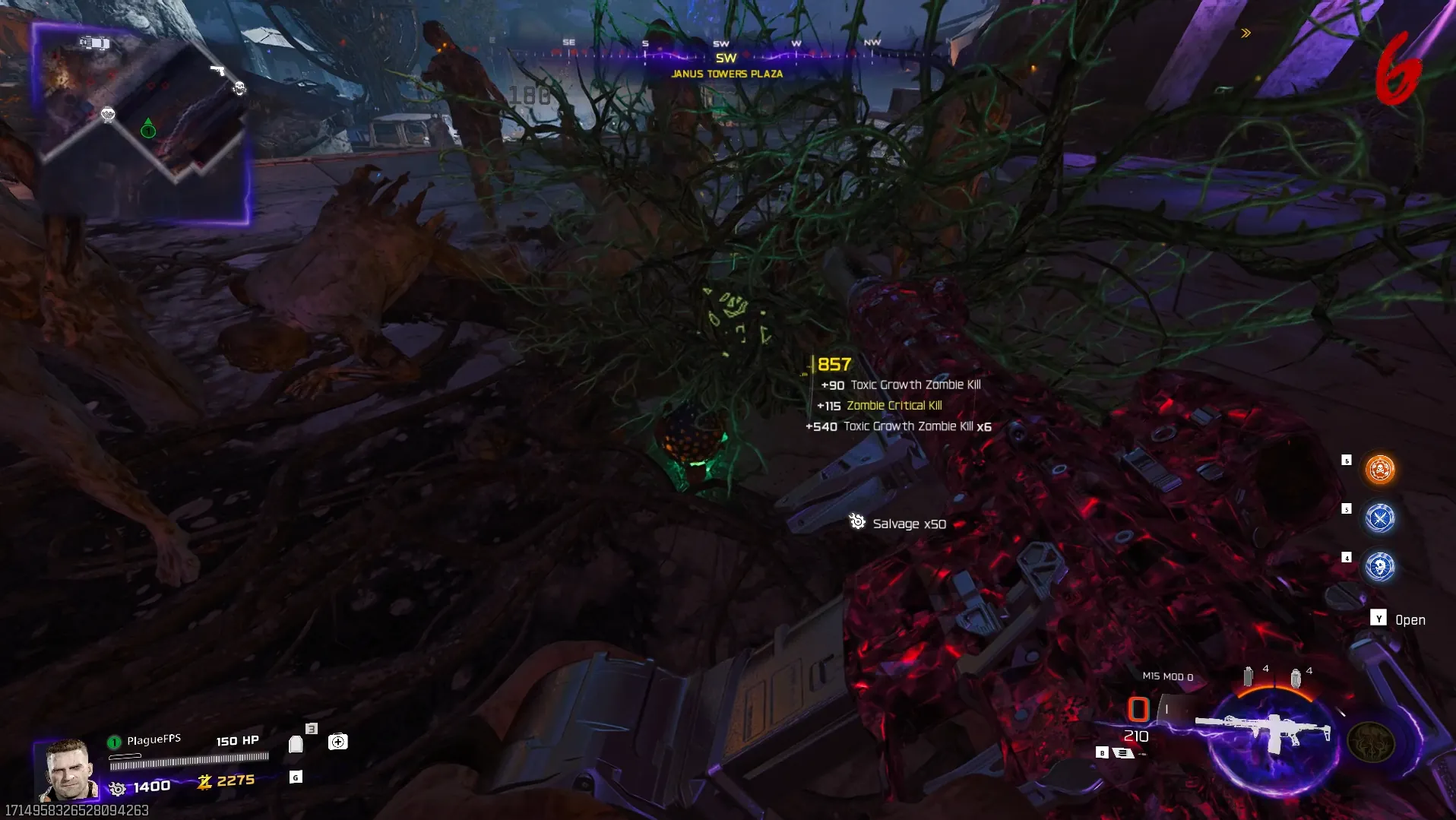Click the Essence currency icon

point(204,781)
